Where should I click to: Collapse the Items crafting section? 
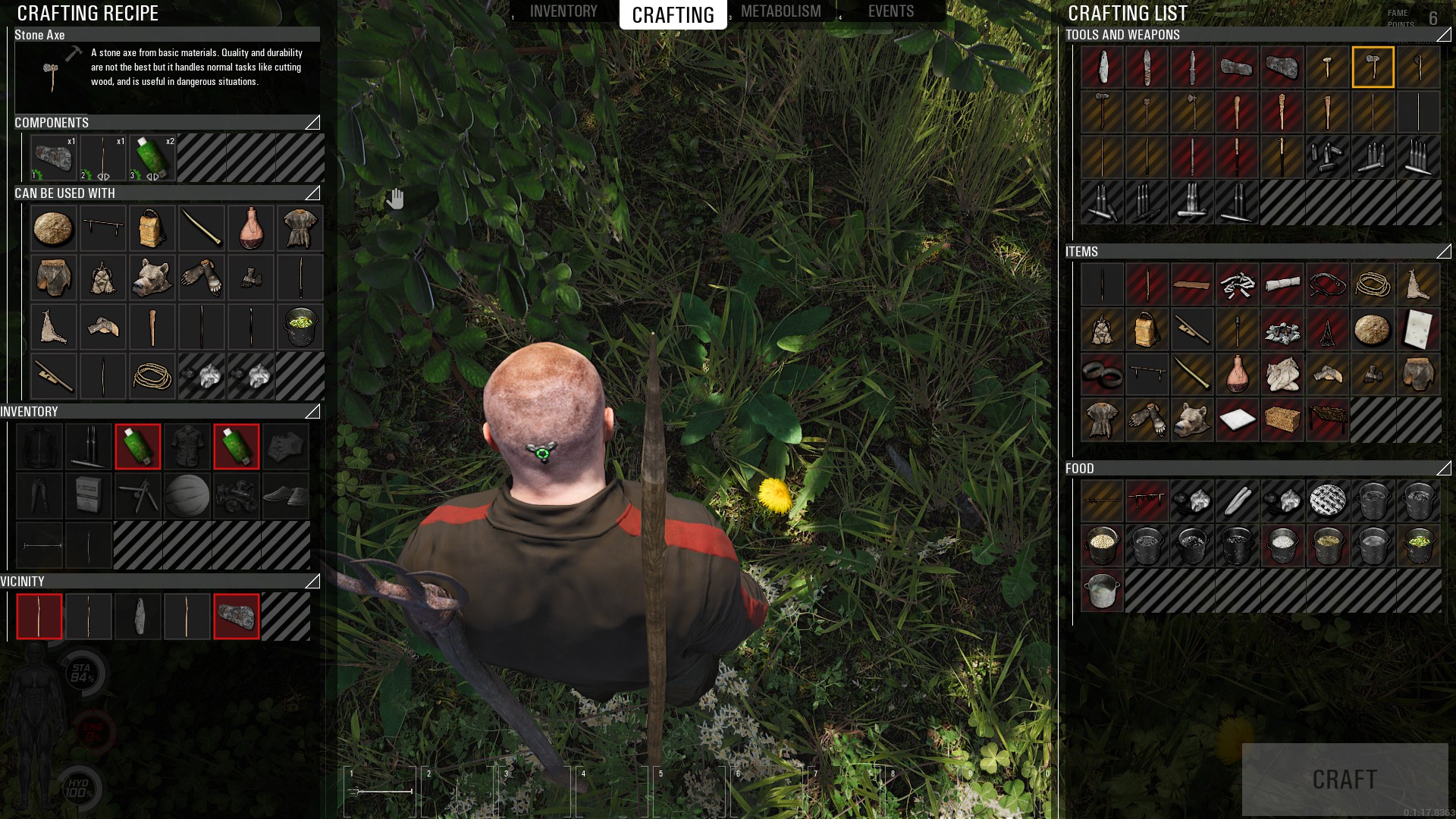click(1443, 252)
